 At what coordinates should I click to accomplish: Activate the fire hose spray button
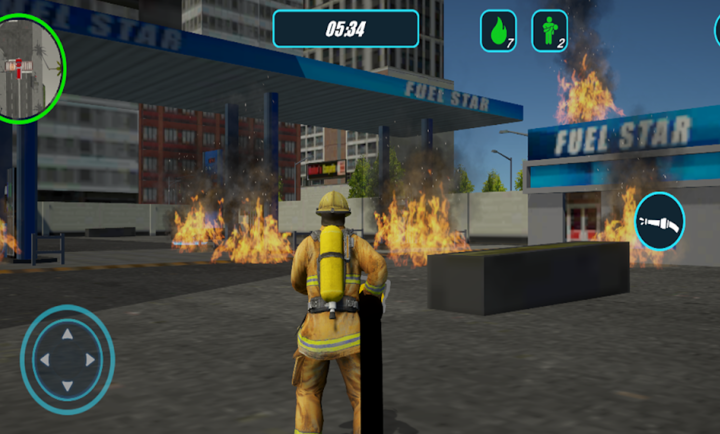pyautogui.click(x=659, y=221)
